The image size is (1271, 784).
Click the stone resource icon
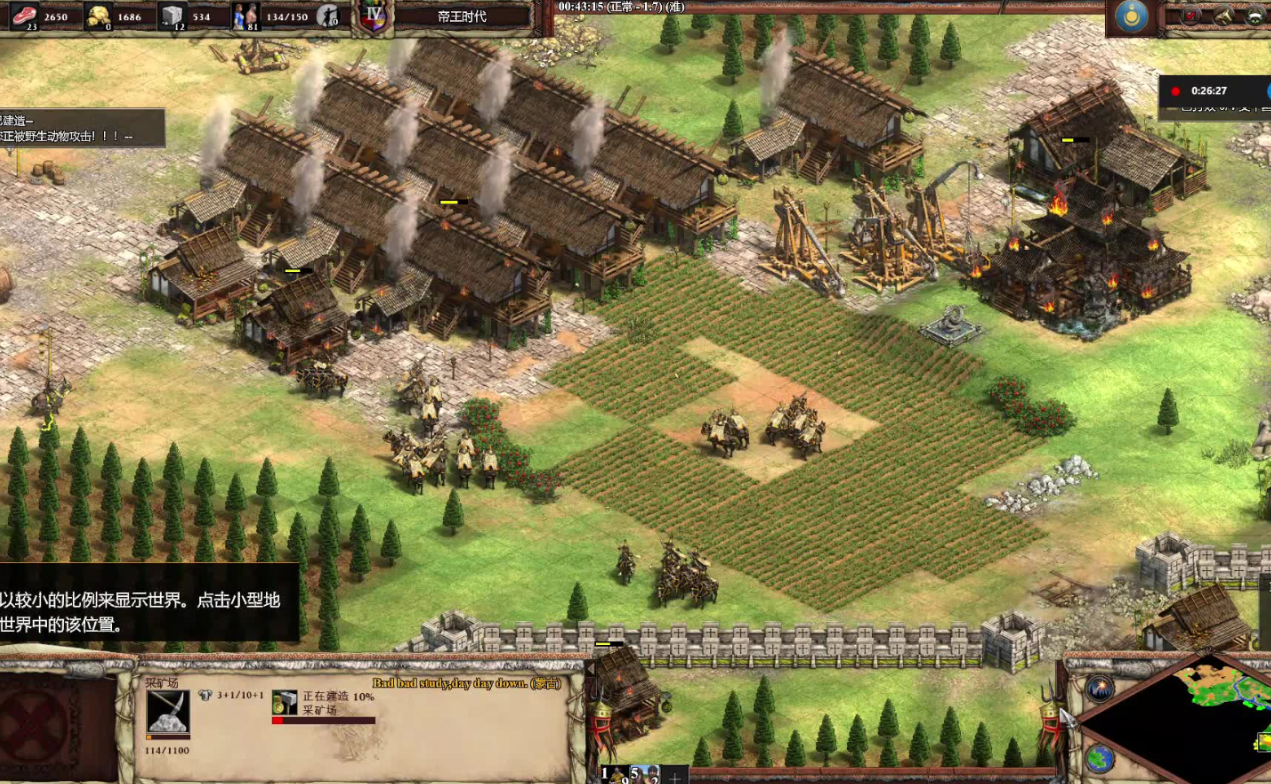point(172,15)
